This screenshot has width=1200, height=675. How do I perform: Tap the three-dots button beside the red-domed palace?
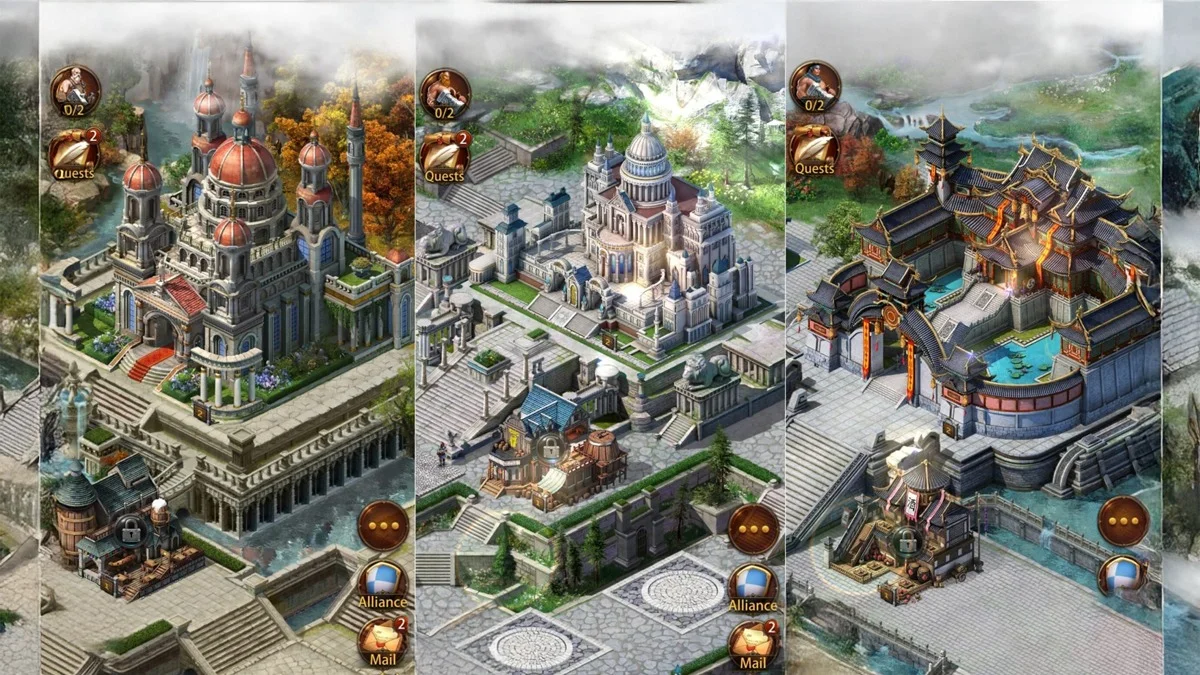(x=382, y=525)
